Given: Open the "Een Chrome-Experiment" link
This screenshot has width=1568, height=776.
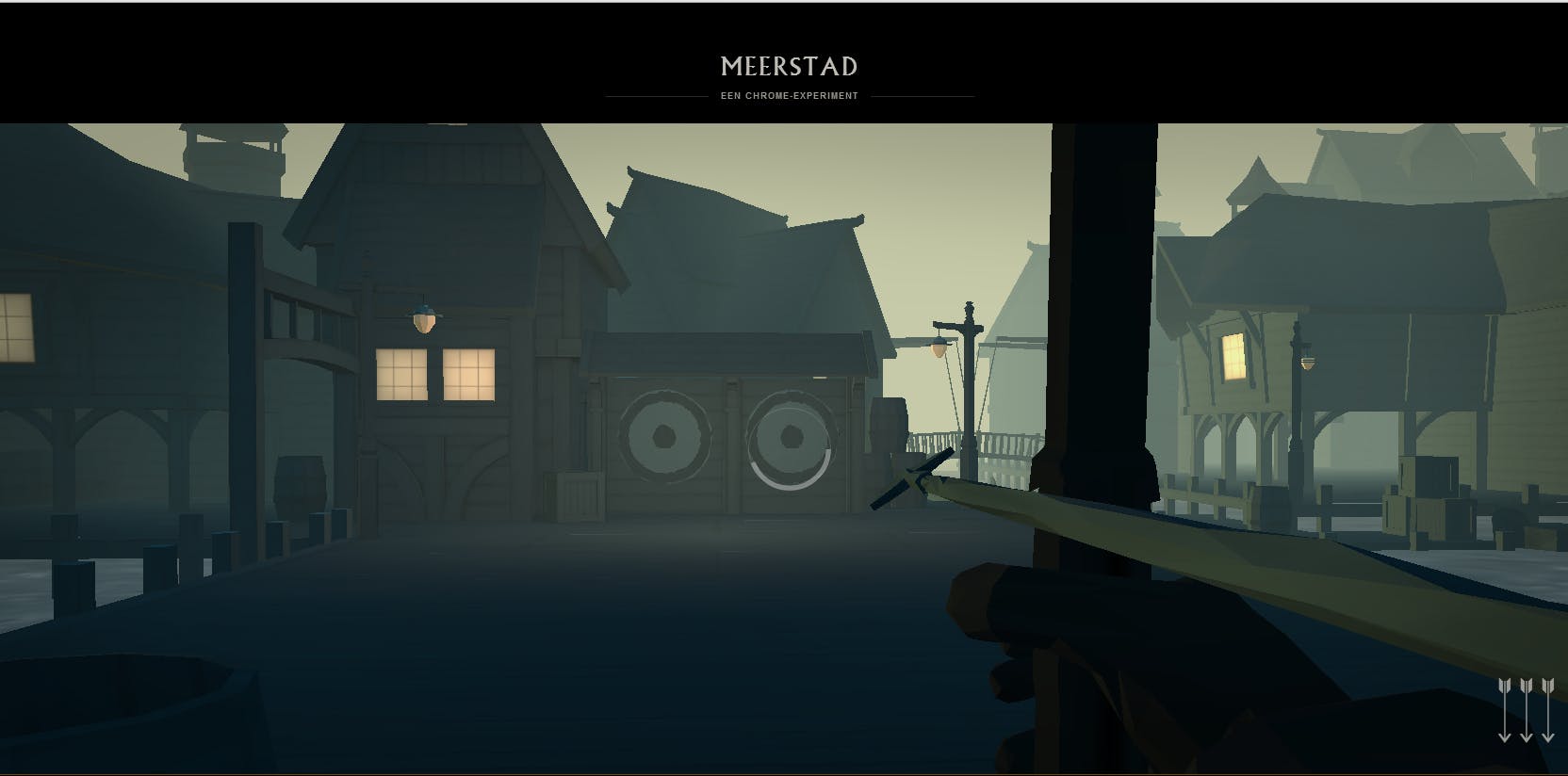Looking at the screenshot, I should (x=789, y=96).
